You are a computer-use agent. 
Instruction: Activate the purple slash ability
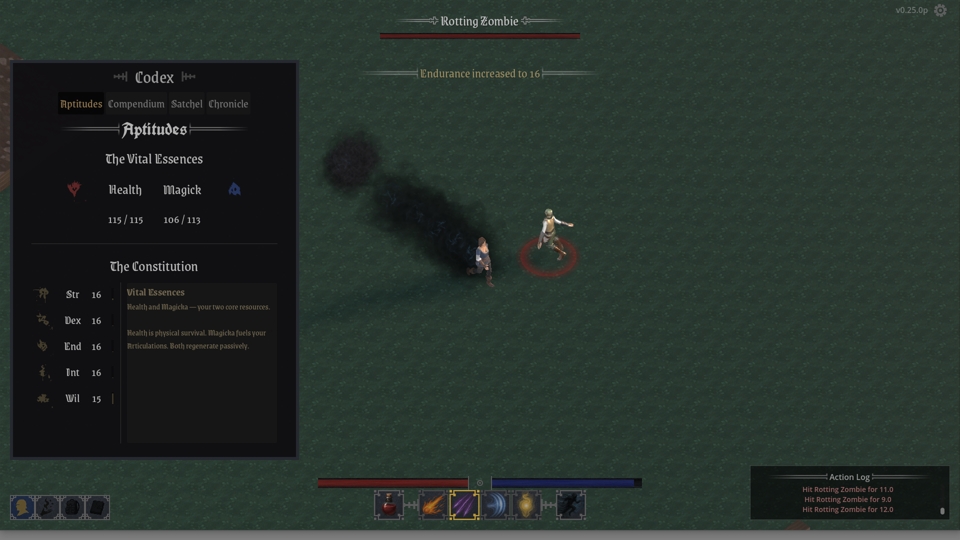click(464, 506)
